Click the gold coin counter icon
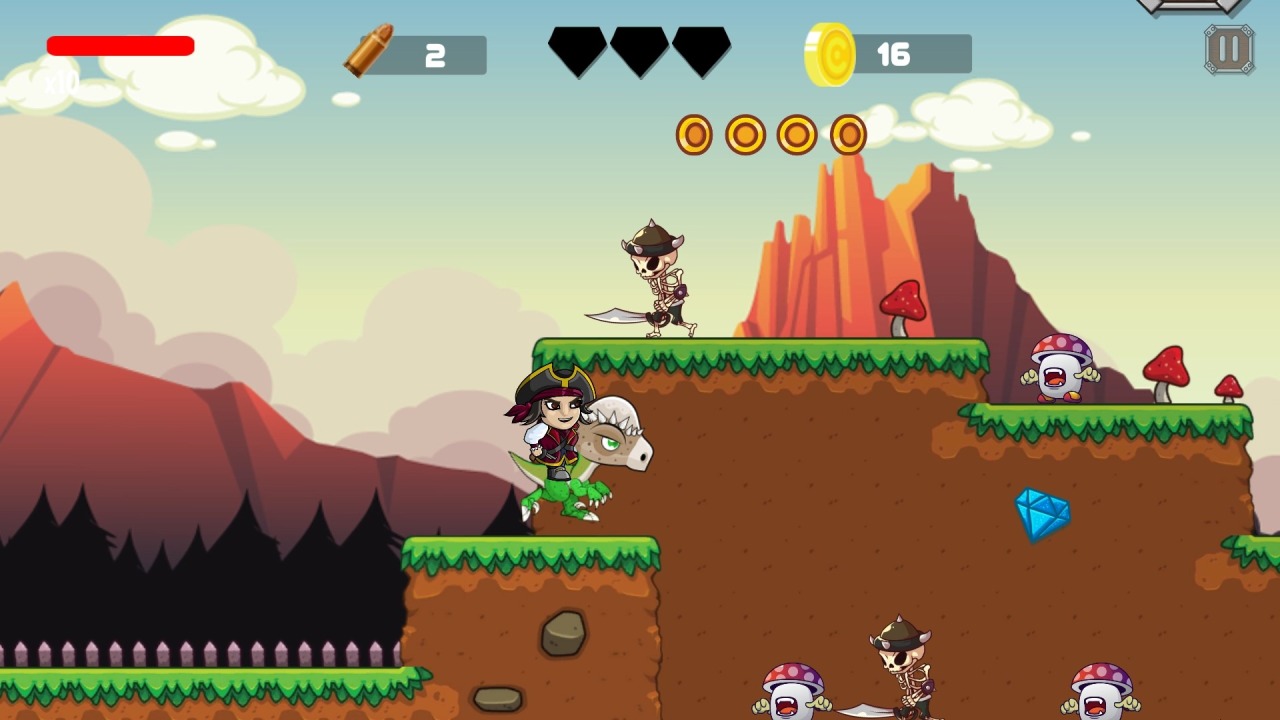The image size is (1280, 720). 831,54
